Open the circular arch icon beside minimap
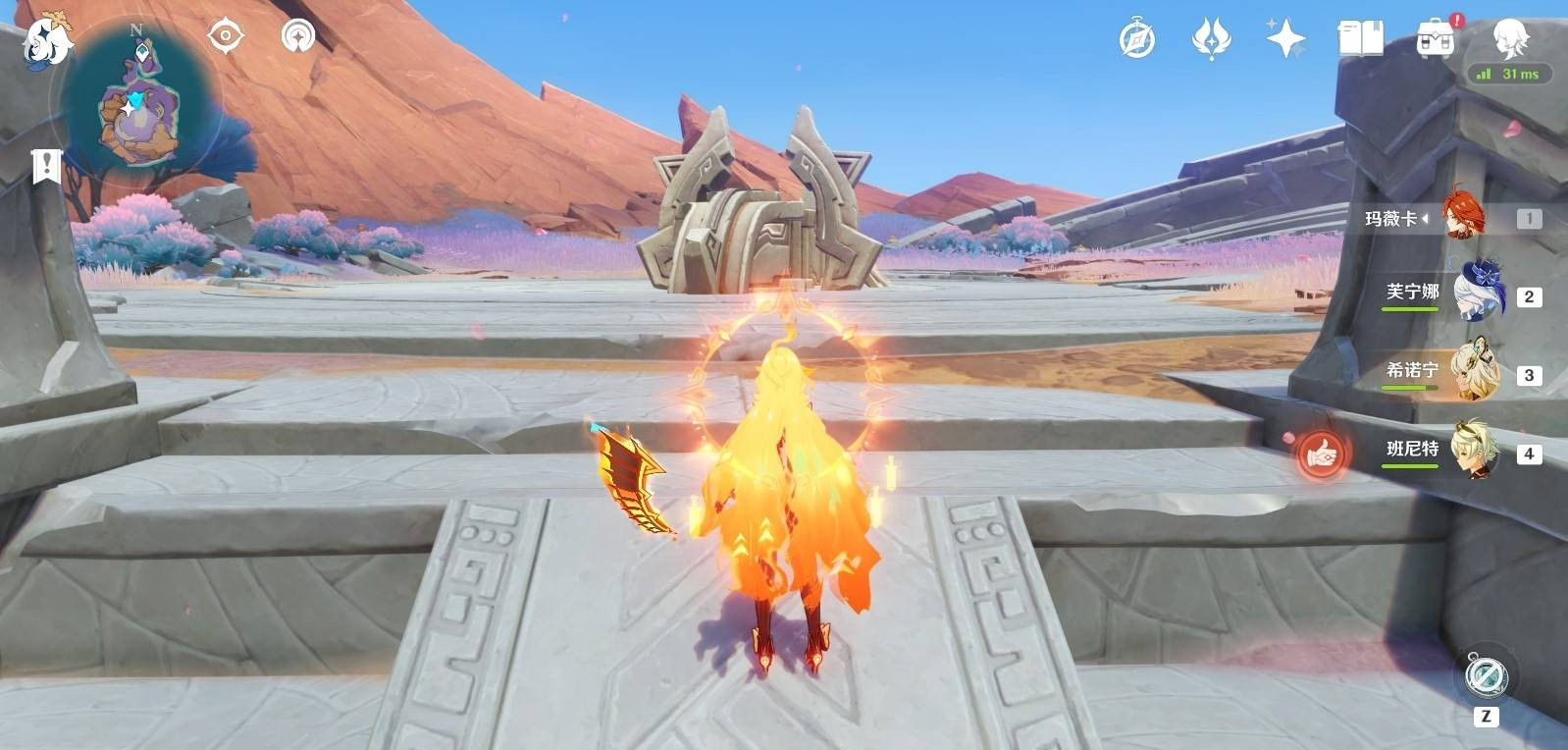The height and width of the screenshot is (750, 1568). (x=298, y=37)
